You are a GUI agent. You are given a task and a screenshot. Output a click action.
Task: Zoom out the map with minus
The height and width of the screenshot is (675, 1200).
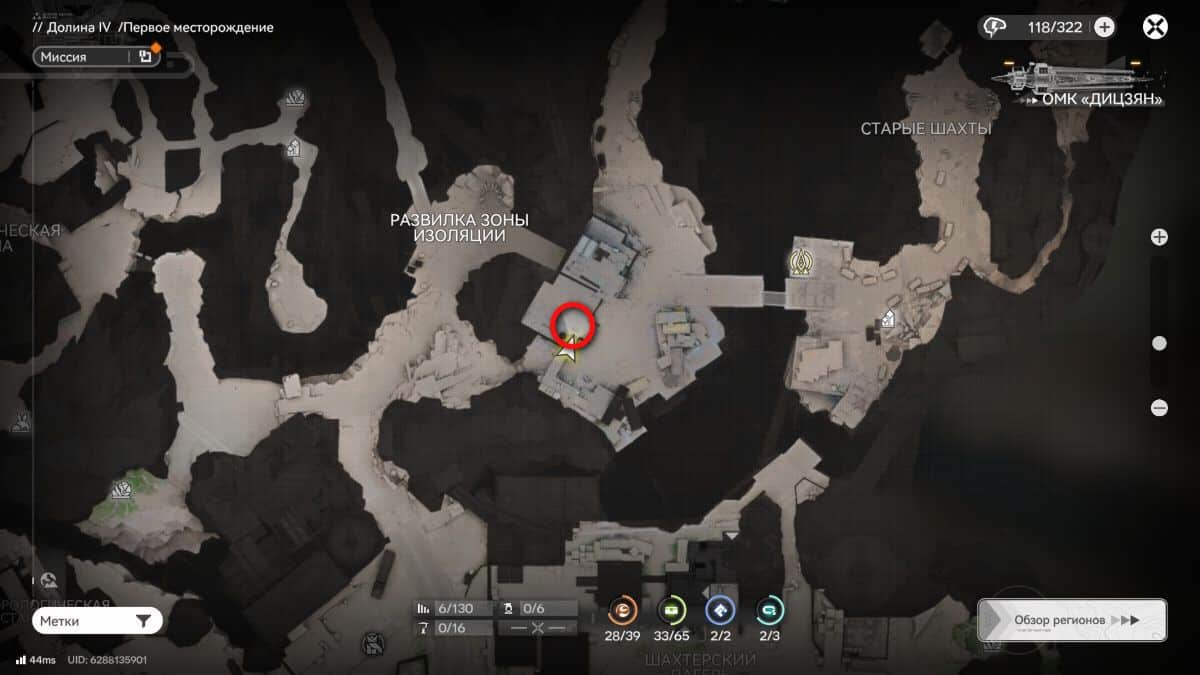coord(1159,407)
